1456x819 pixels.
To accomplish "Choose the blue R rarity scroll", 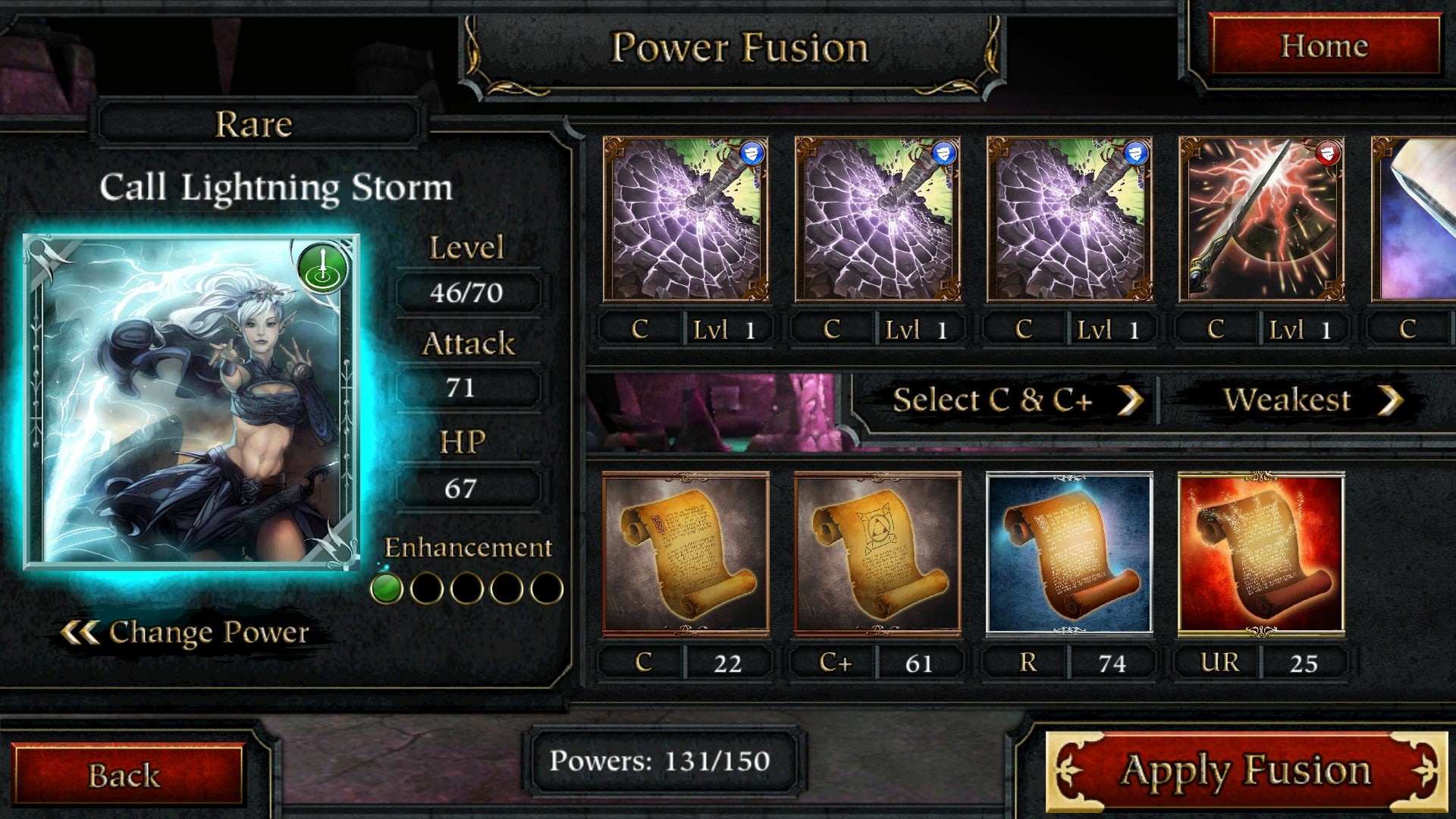I will [1069, 554].
